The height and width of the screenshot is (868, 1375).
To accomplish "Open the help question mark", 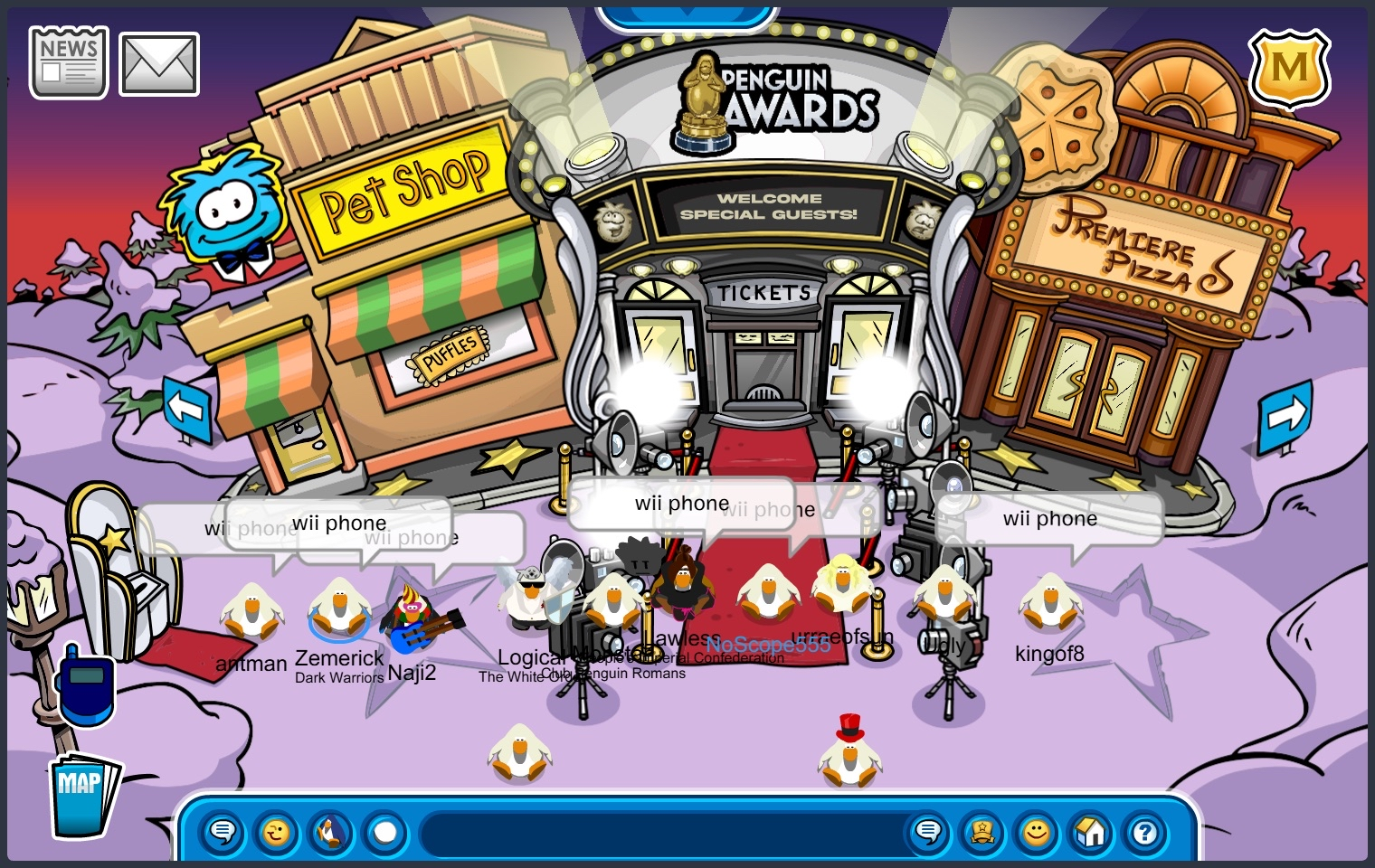I will (x=1145, y=833).
